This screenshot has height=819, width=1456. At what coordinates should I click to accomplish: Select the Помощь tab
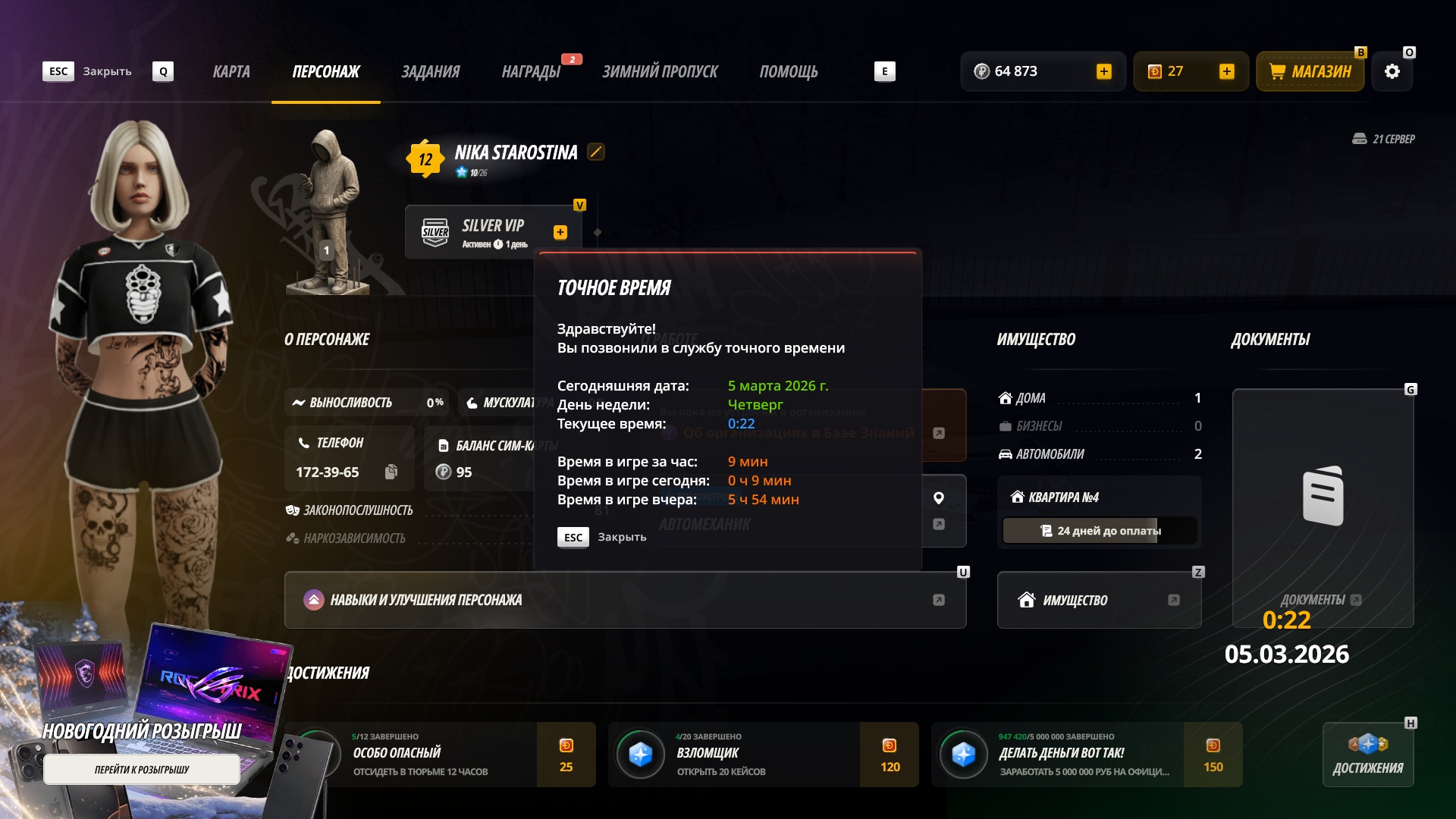click(x=789, y=72)
